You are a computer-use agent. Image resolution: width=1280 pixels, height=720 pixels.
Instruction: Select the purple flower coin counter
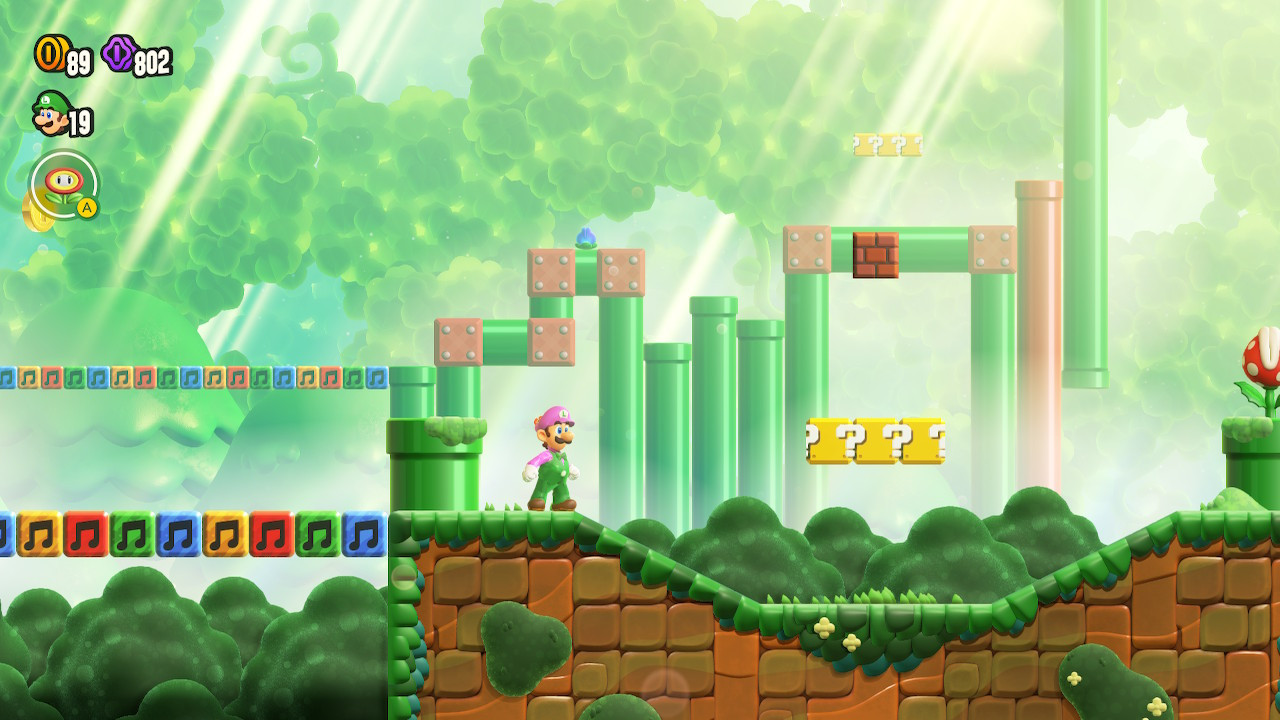point(135,58)
